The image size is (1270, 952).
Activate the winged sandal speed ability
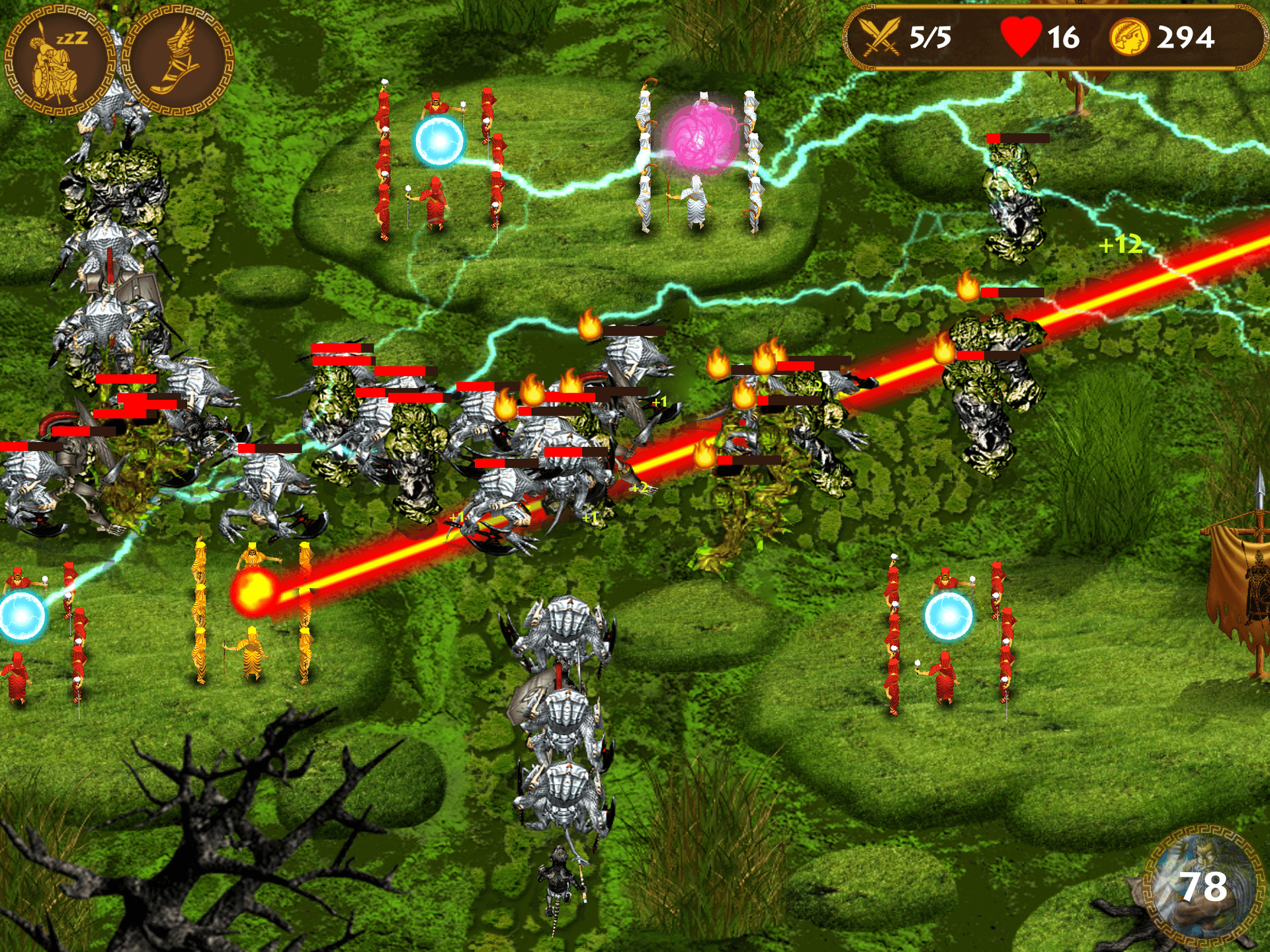(177, 61)
